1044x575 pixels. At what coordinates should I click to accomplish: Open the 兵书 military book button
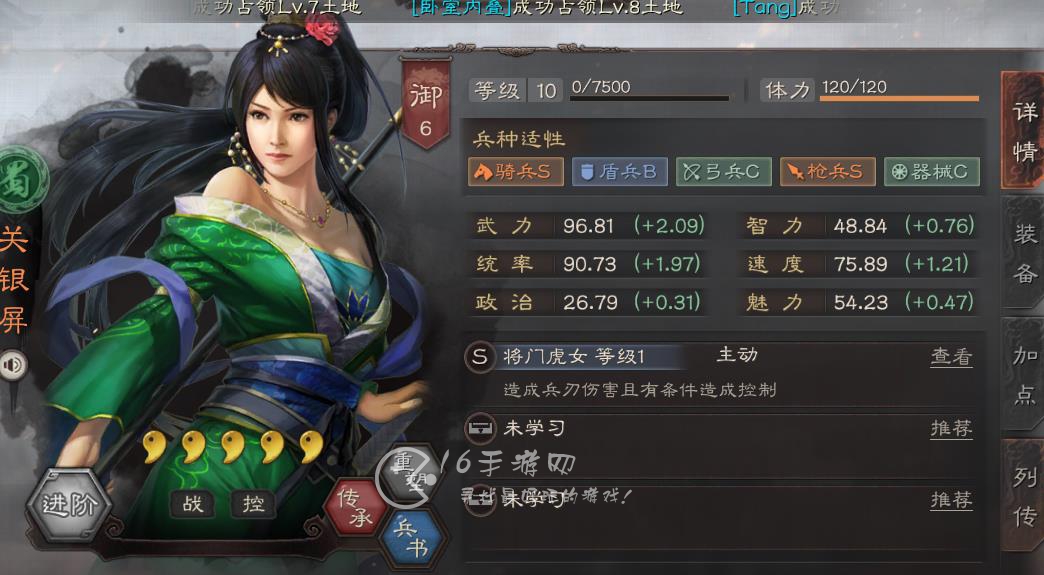[411, 536]
